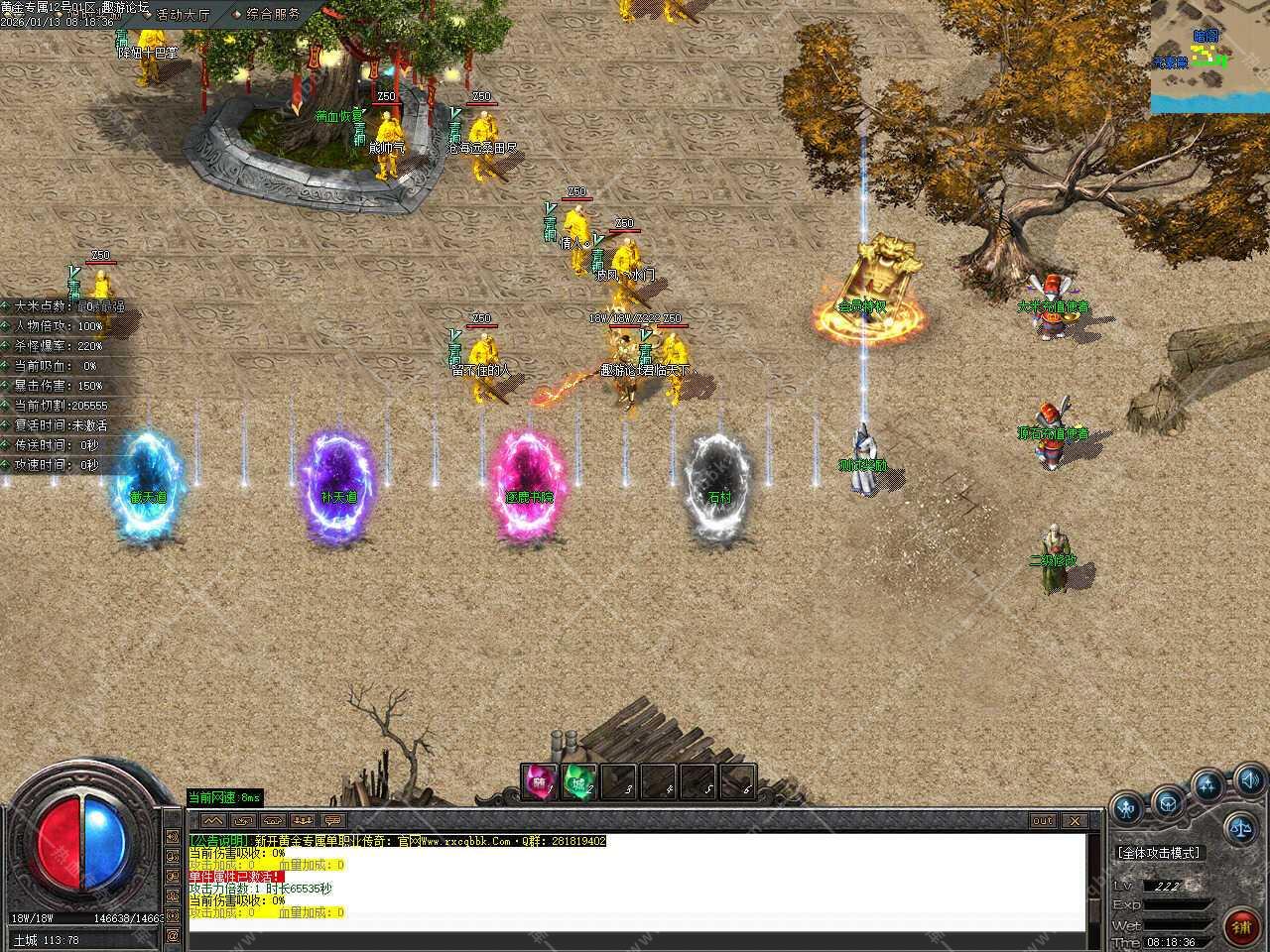1270x952 pixels.
Task: Close the chat panel with X button
Action: [1074, 821]
